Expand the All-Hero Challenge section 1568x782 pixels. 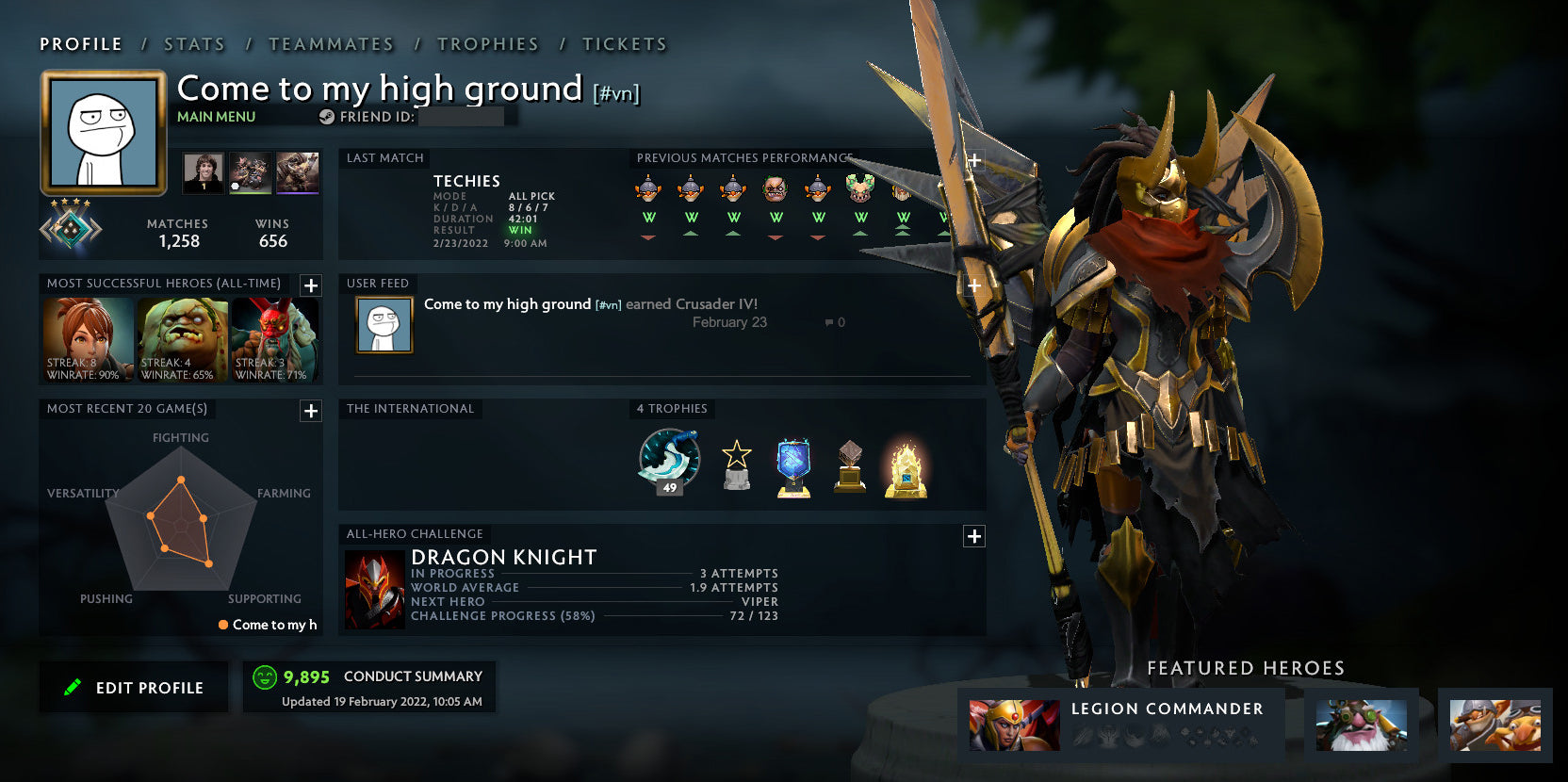[x=973, y=536]
